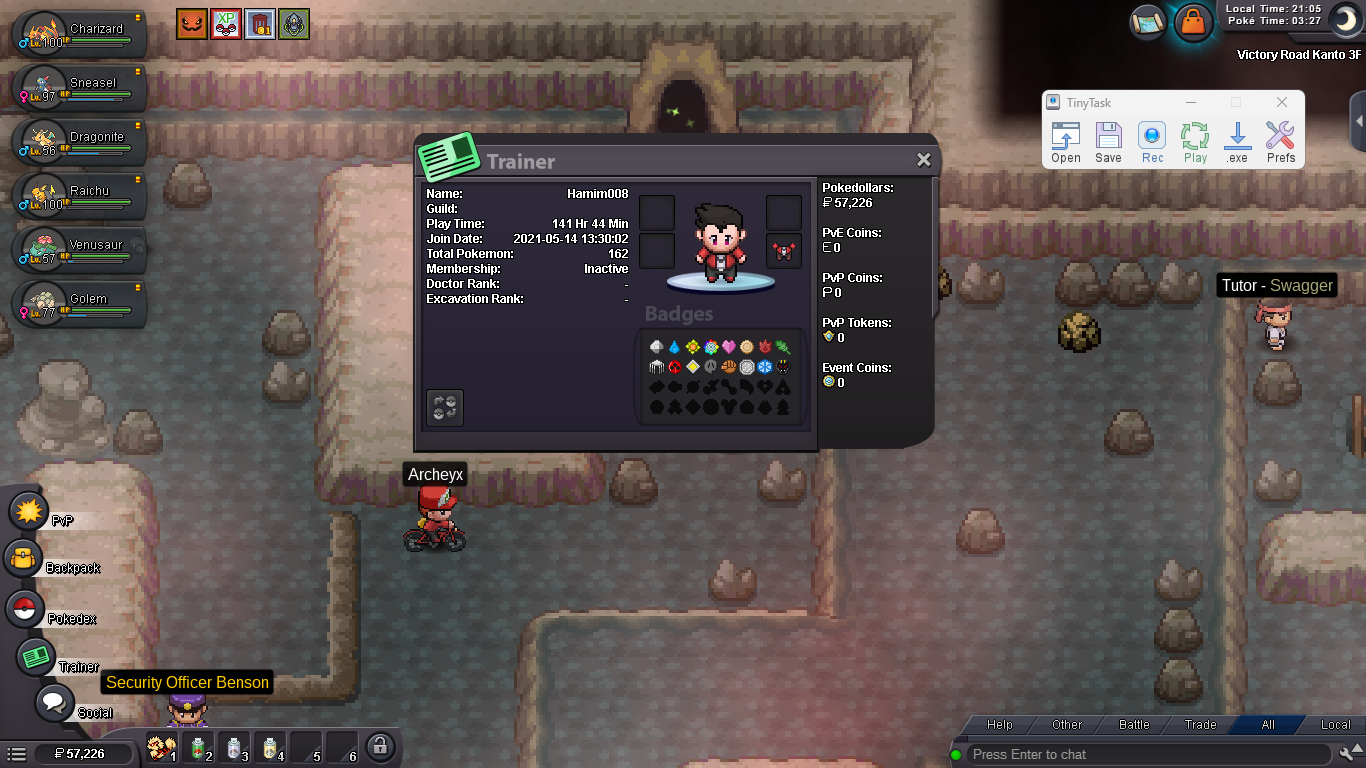The image size is (1366, 768).
Task: Open the Backpack
Action: (x=23, y=559)
